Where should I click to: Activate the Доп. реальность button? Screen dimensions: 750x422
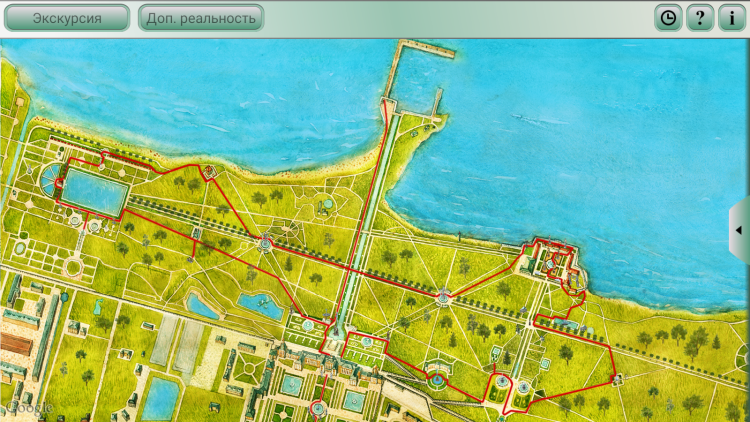(x=200, y=18)
